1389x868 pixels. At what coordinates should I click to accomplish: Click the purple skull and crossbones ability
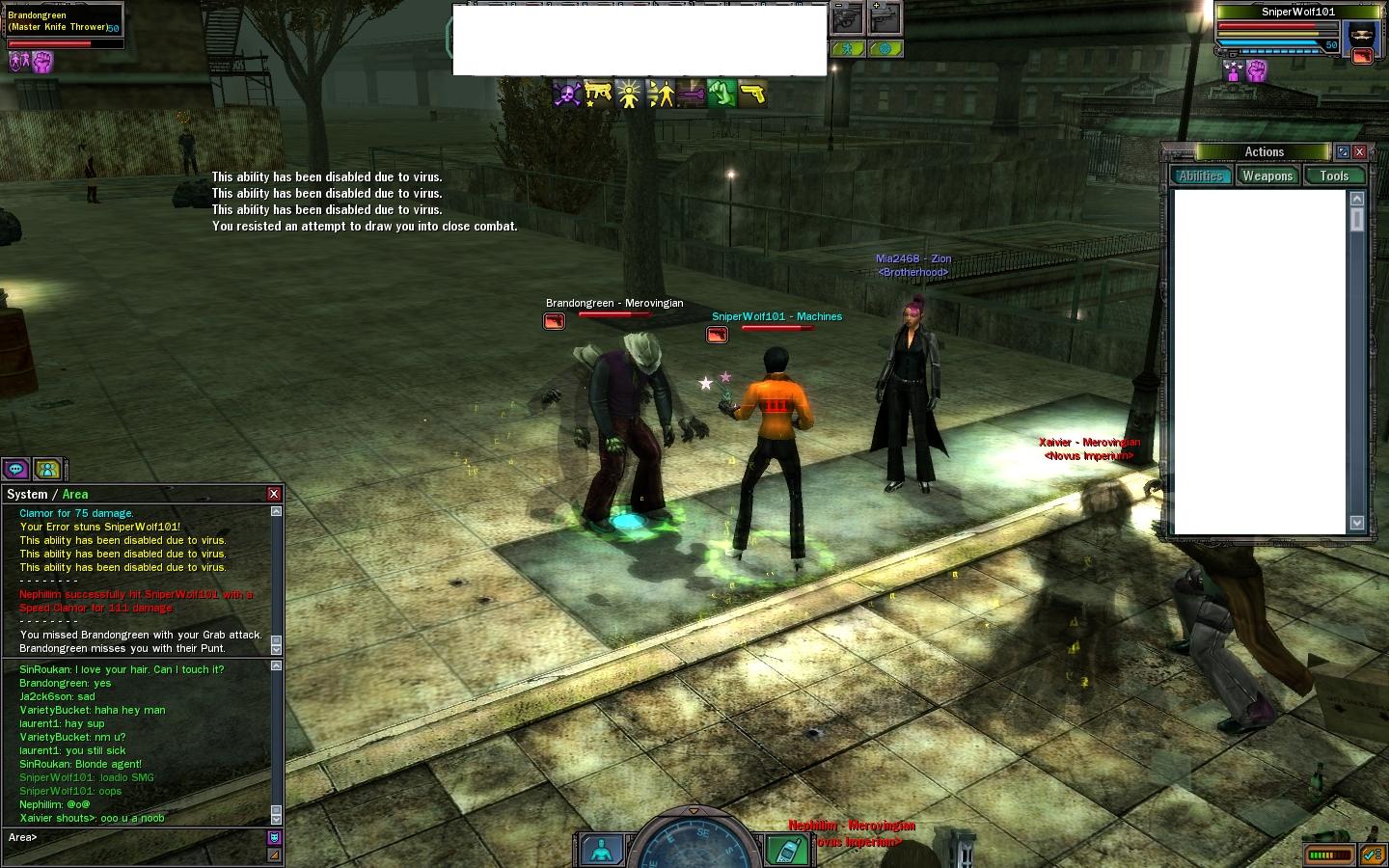click(566, 94)
